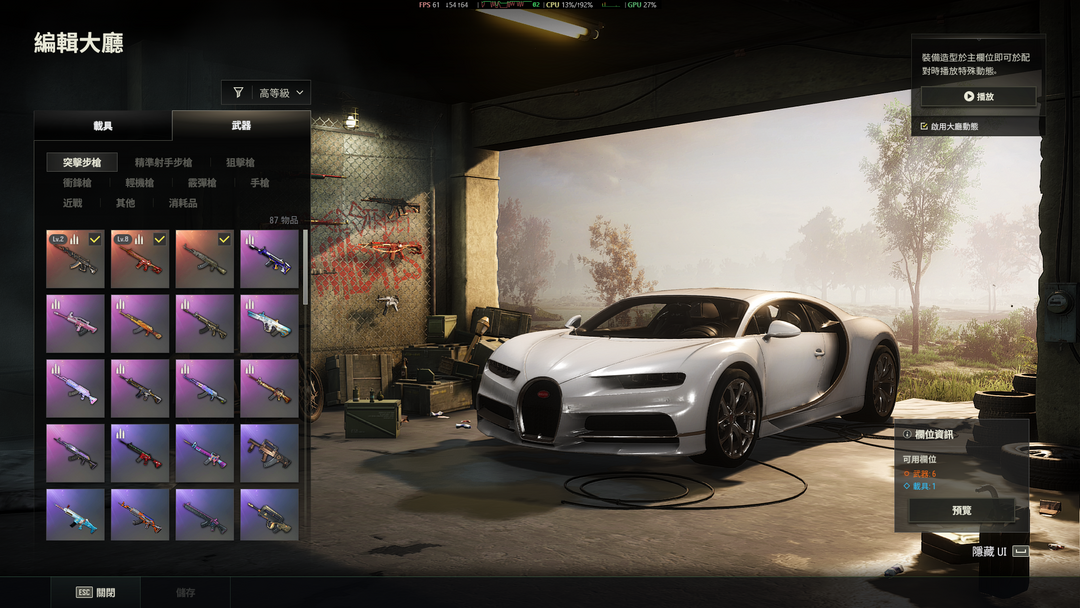
Task: Show the 精準射手步槍 category
Action: pos(164,162)
